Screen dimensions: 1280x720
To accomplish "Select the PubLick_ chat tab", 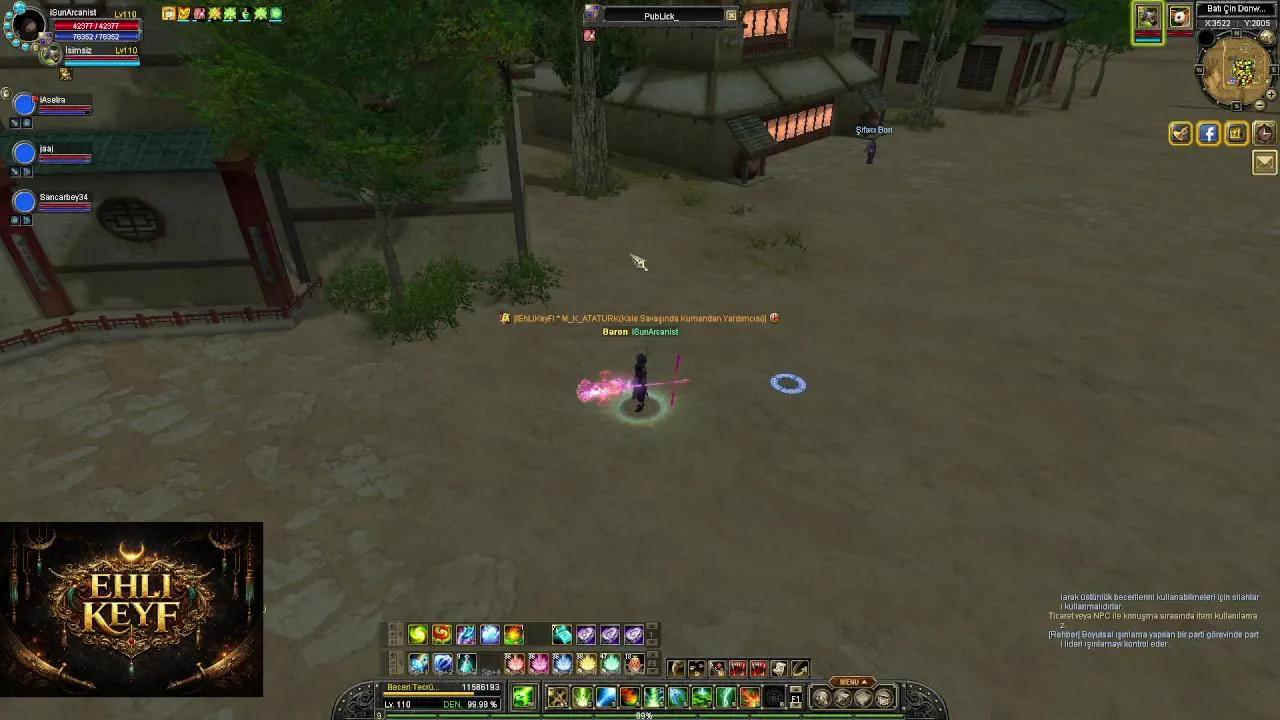I will pyautogui.click(x=663, y=15).
